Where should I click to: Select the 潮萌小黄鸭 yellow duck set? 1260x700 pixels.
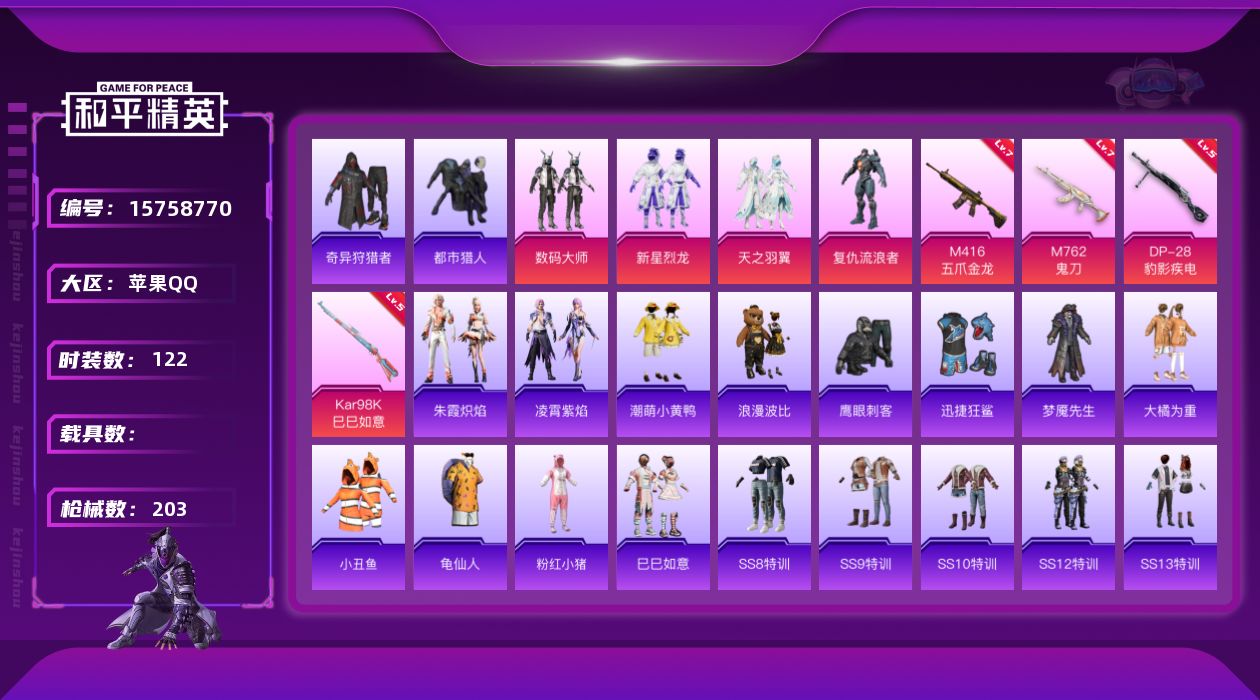click(663, 364)
